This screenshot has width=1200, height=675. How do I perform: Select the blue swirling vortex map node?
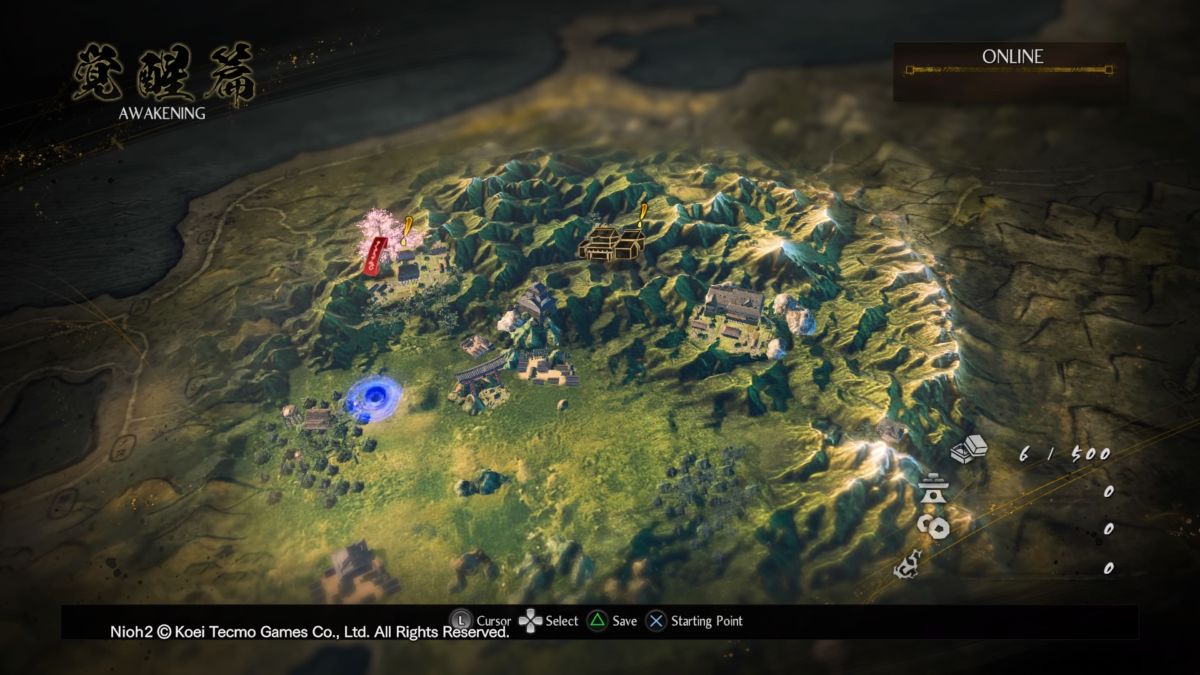pos(372,397)
